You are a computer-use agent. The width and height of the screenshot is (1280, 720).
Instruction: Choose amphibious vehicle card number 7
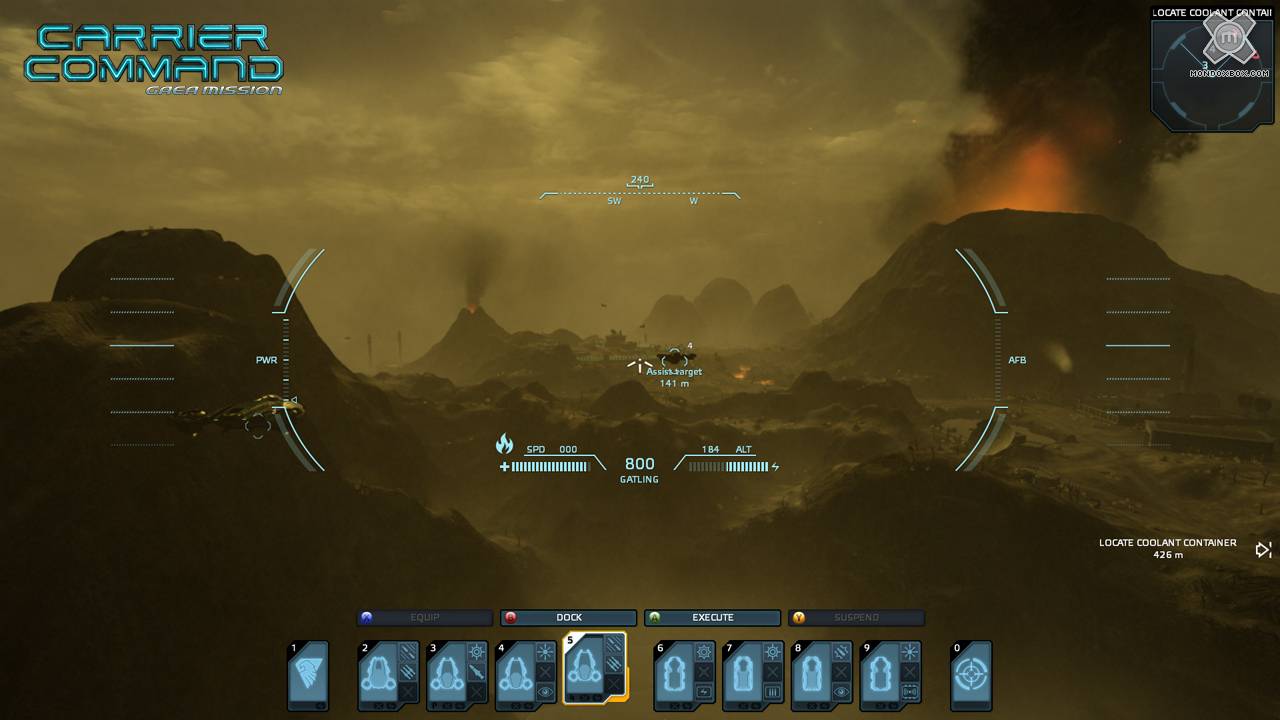click(x=753, y=676)
